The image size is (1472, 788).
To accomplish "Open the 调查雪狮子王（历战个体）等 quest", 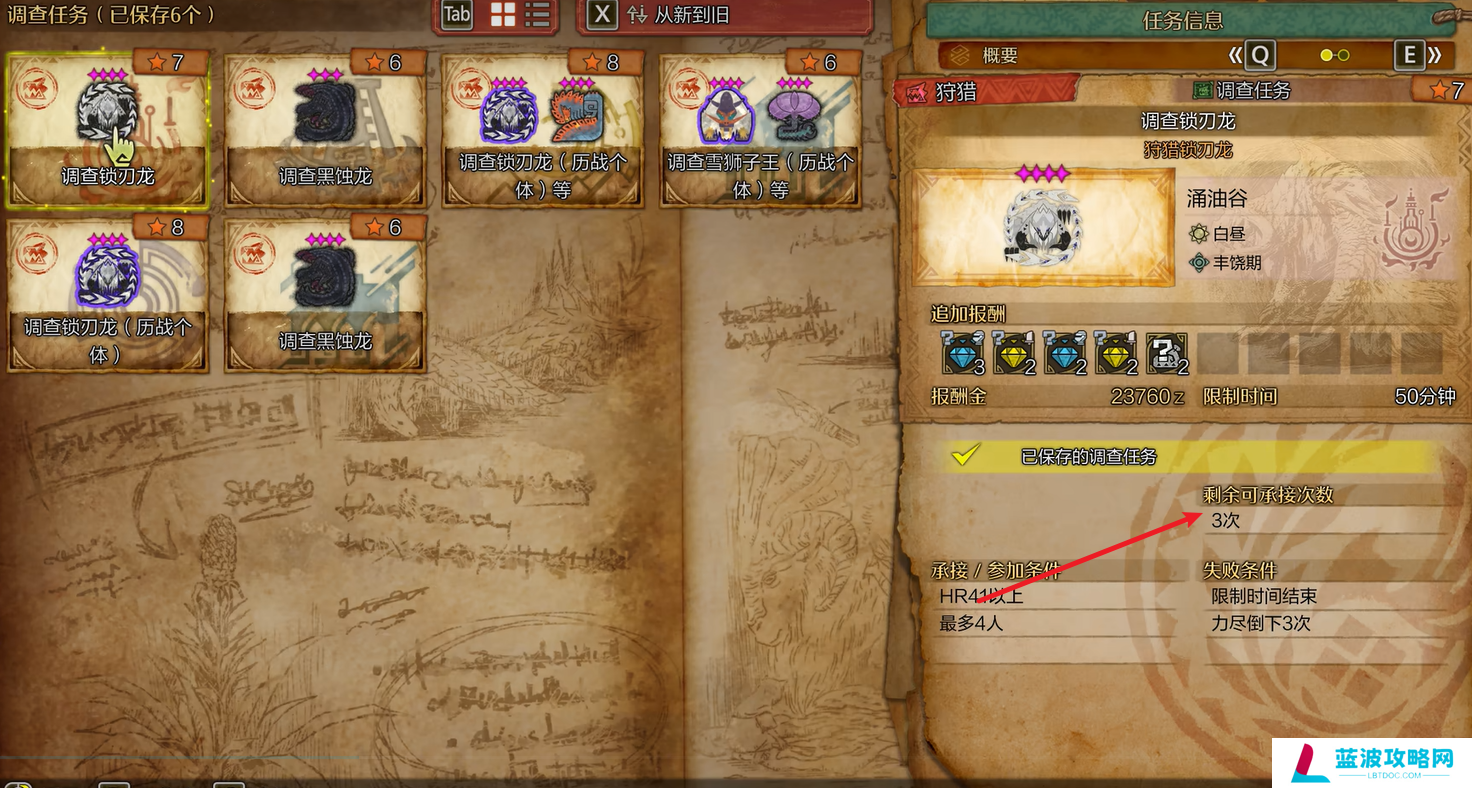I will pyautogui.click(x=760, y=130).
